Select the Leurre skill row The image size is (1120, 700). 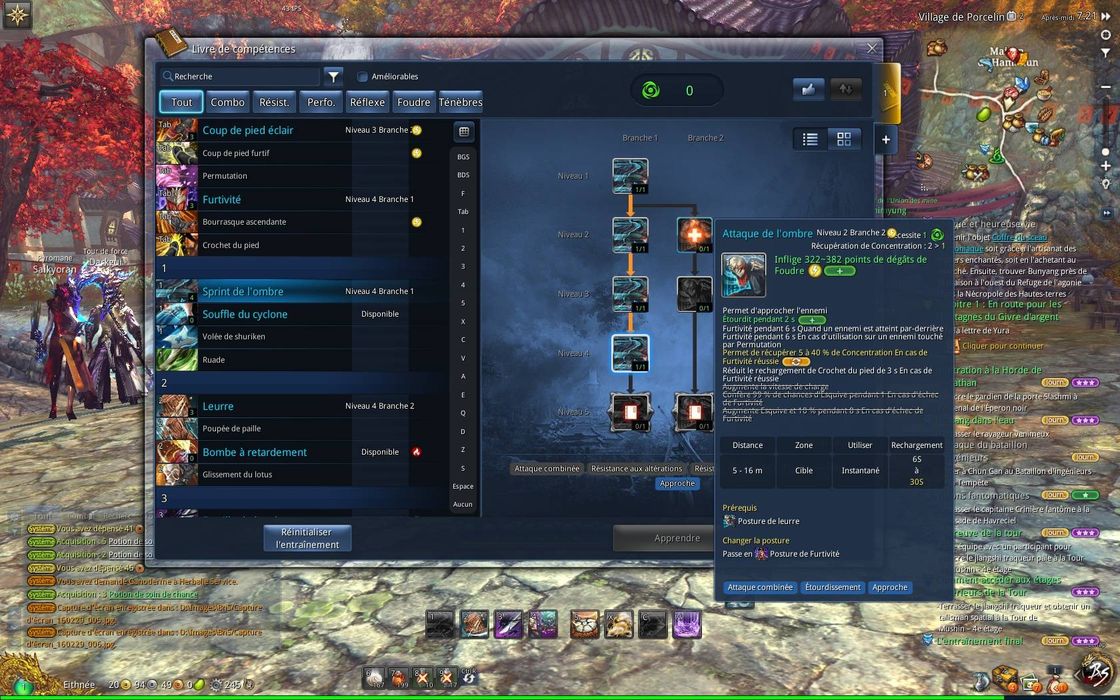coord(218,406)
